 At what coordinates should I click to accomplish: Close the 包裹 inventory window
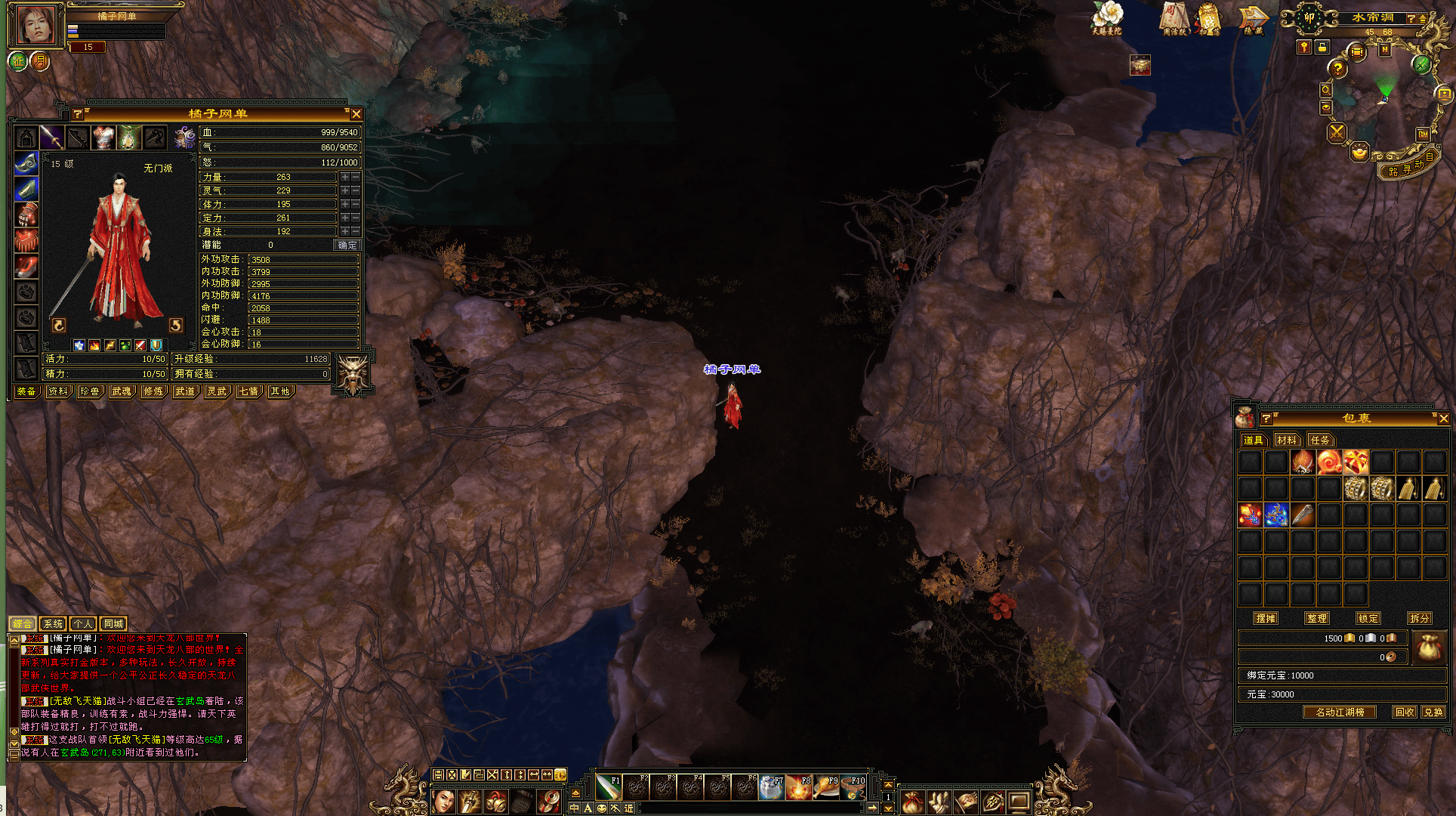(1443, 419)
